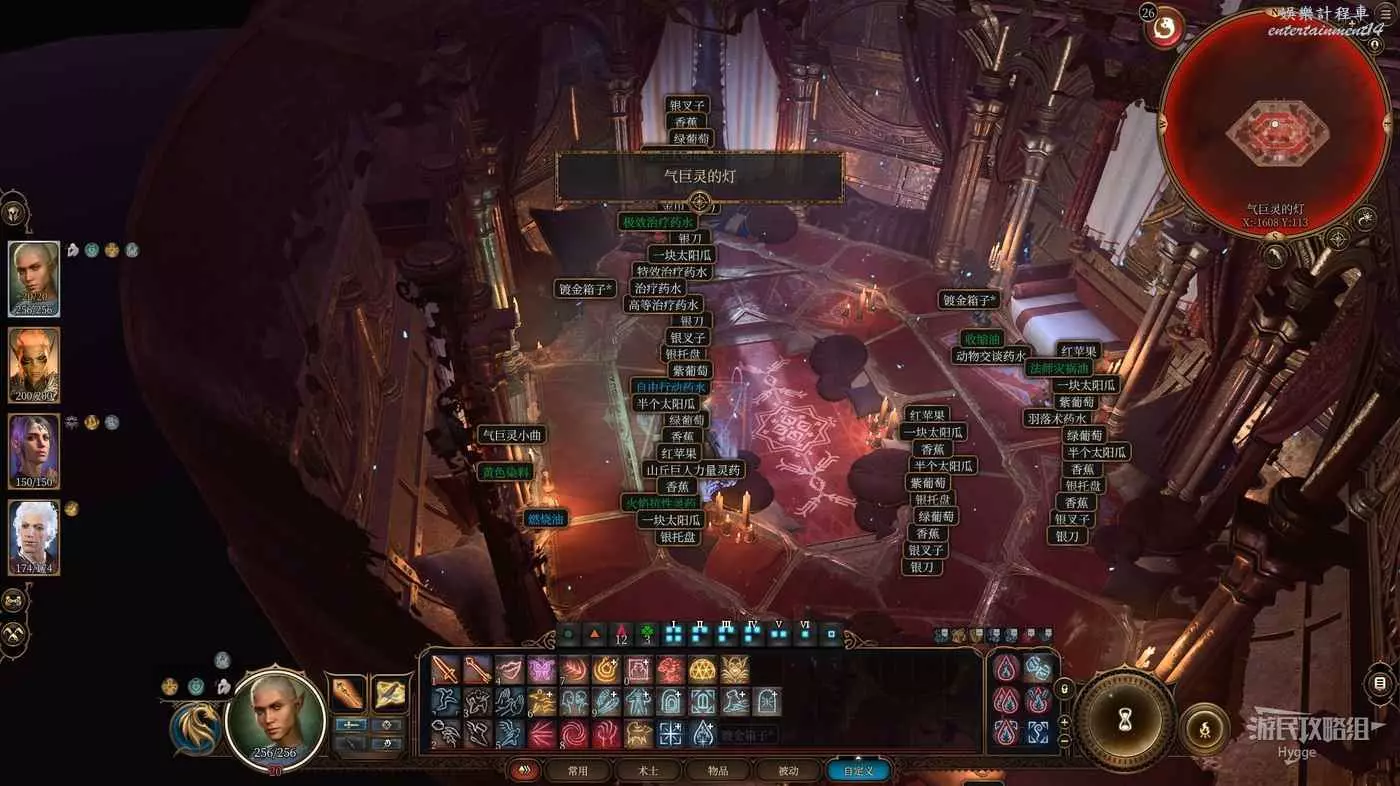
Task: Select the golden dragon class emblem
Action: click(x=196, y=729)
